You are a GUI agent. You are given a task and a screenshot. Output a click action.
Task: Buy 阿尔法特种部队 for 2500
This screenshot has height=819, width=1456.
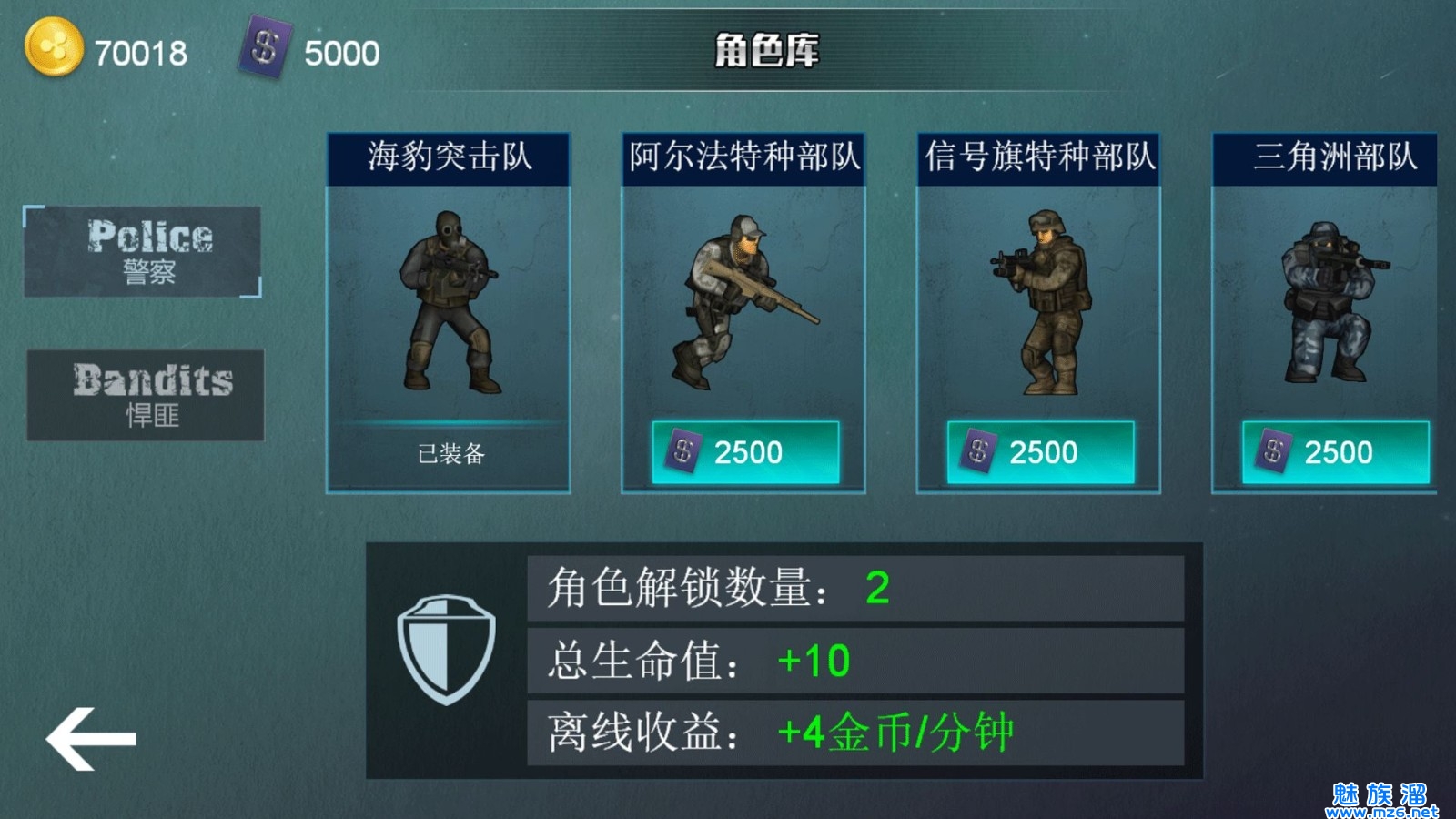click(x=745, y=452)
